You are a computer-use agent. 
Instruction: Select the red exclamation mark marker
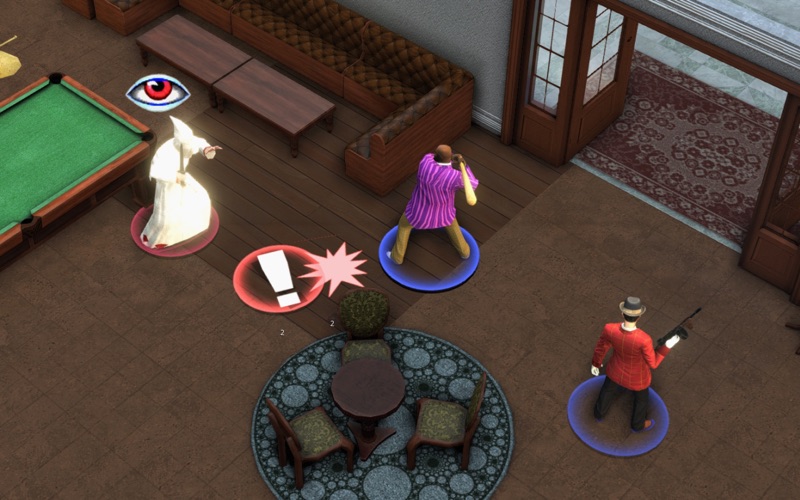(x=277, y=278)
